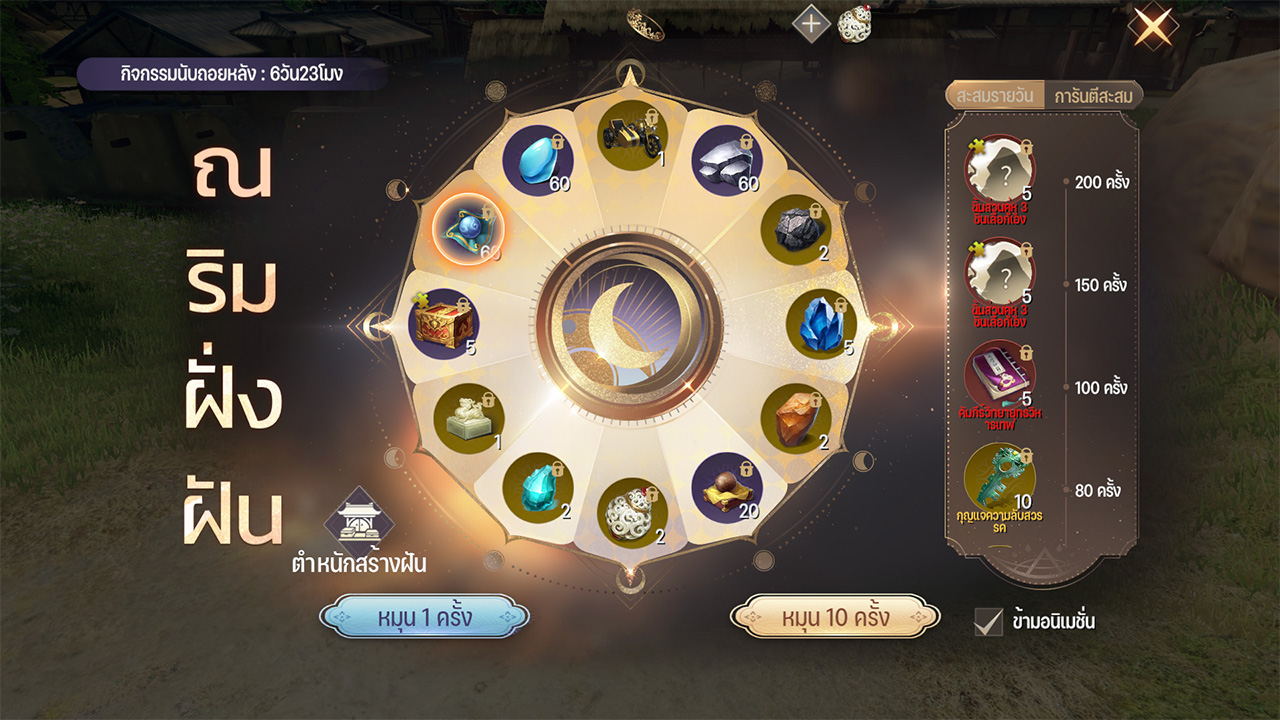Image resolution: width=1280 pixels, height=720 pixels.
Task: Toggle the ข้ามอนิเมชั่น skip animation checkbox
Action: point(988,621)
